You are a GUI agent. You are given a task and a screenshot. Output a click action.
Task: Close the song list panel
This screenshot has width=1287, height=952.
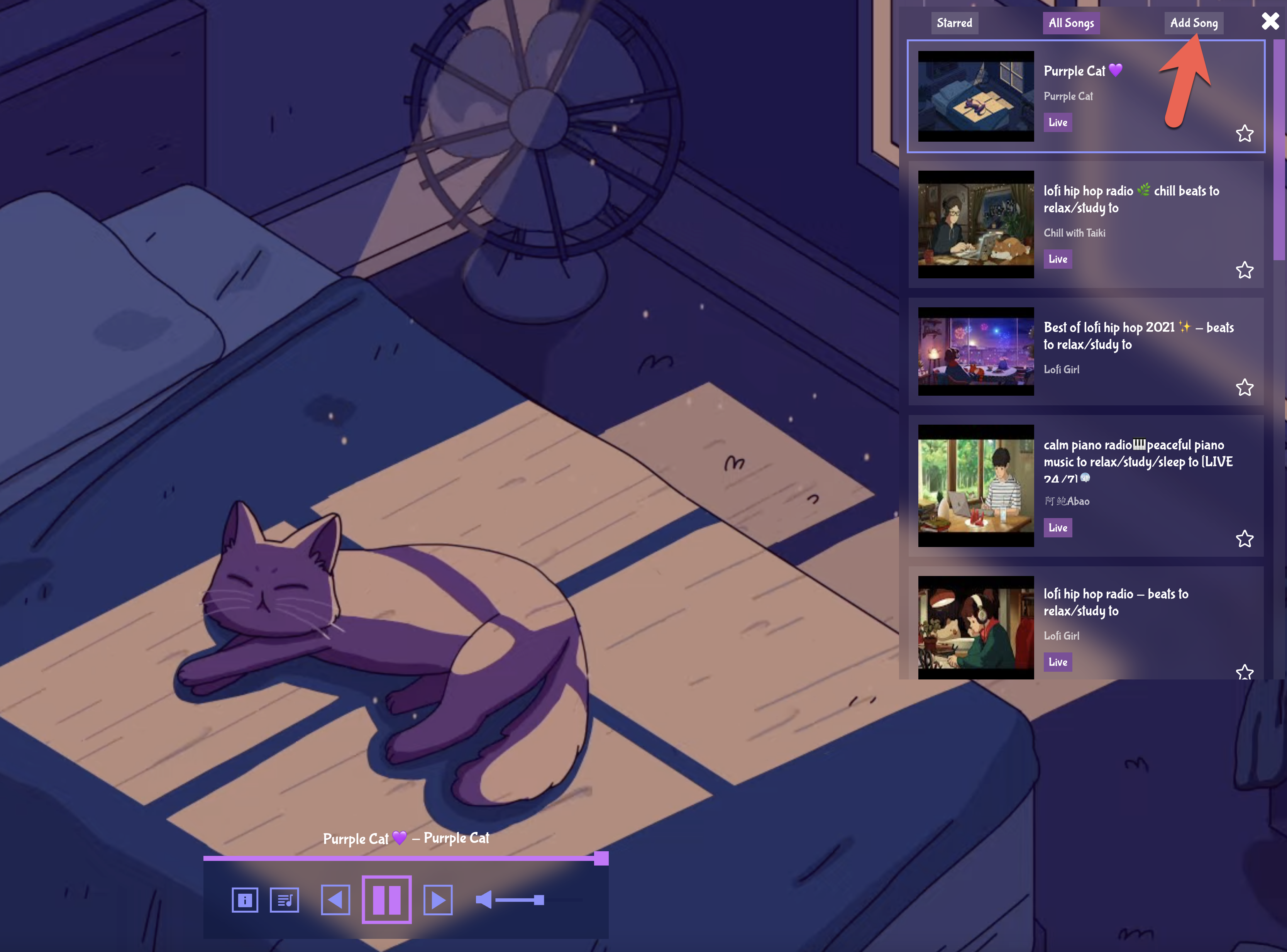coord(1270,21)
